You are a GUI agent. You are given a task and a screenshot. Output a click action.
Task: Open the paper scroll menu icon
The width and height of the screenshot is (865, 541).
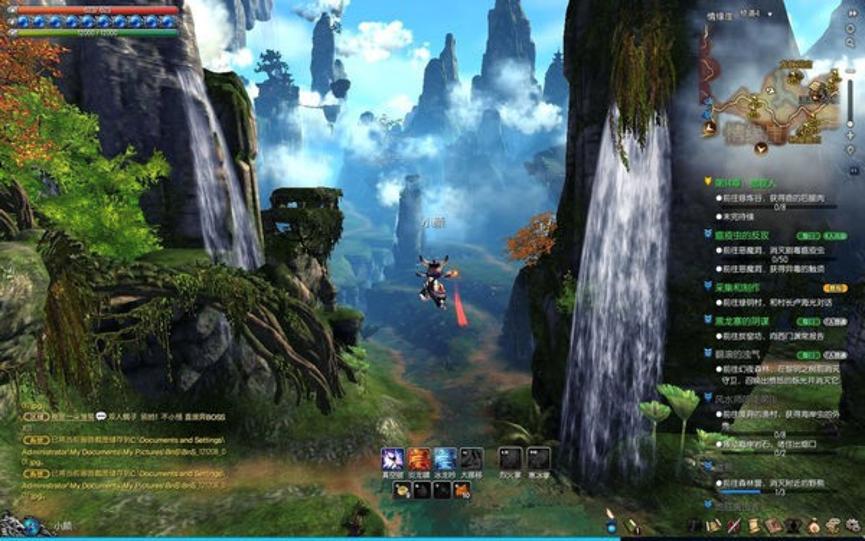point(753,525)
